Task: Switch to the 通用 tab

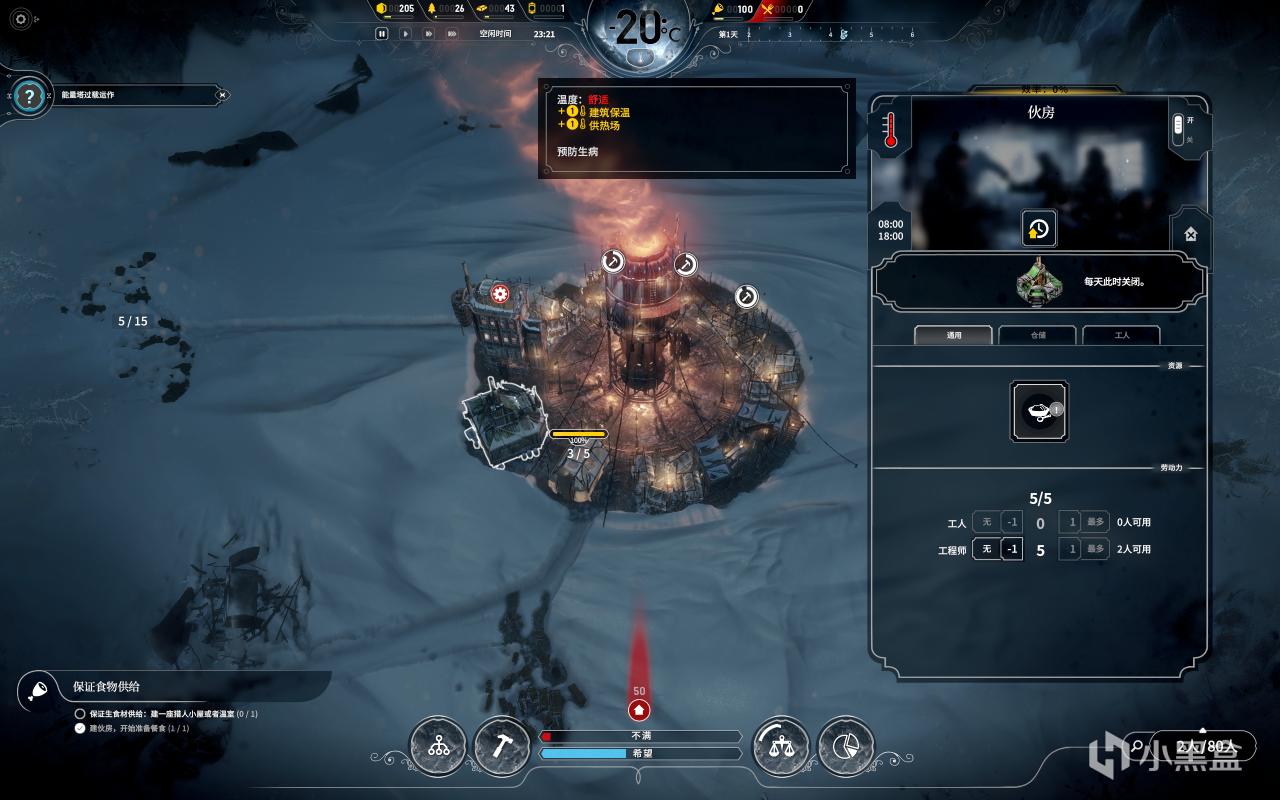Action: click(953, 335)
